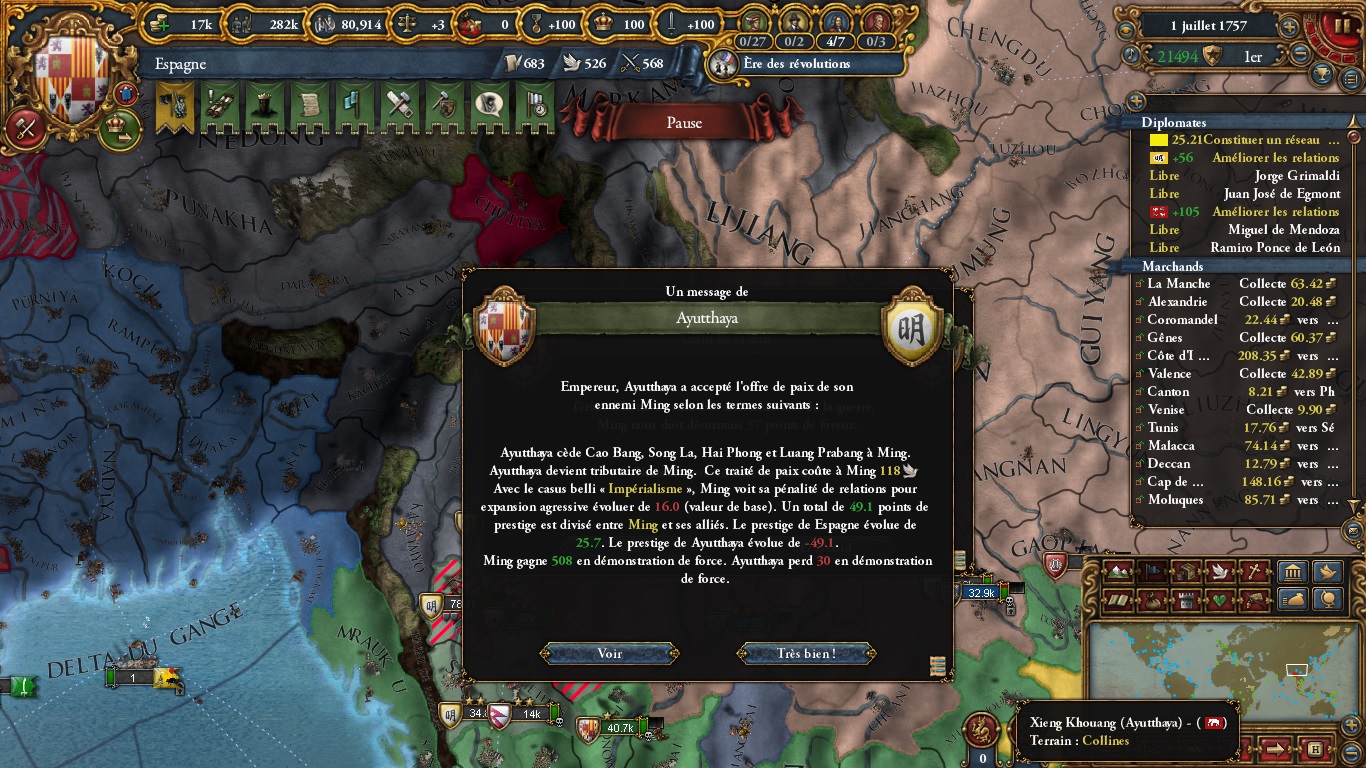Open the ledger with the temple icon
Viewport: 1366px width, 768px height.
(x=1293, y=572)
